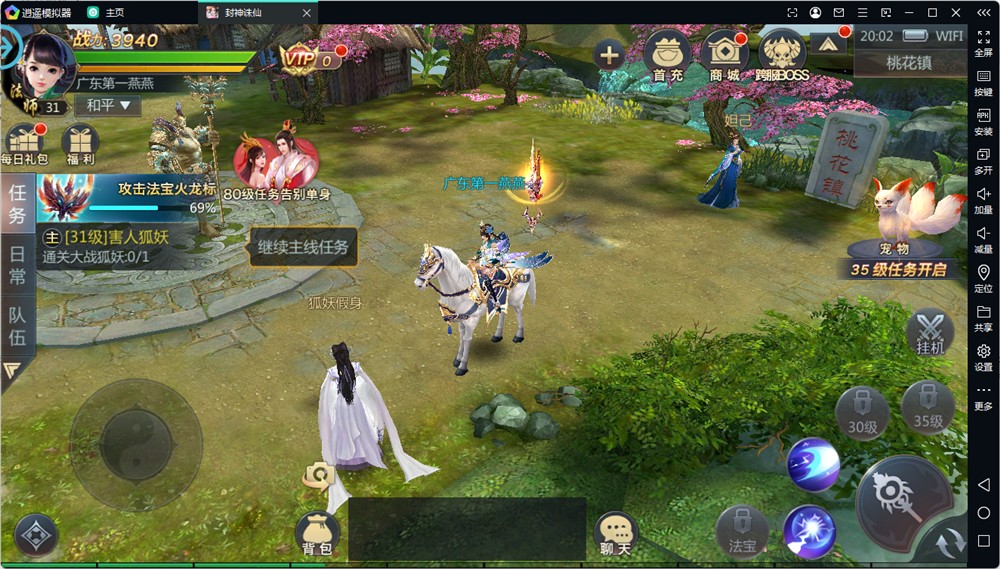
Task: Switch to the 任务 quest tab
Action: click(x=17, y=203)
